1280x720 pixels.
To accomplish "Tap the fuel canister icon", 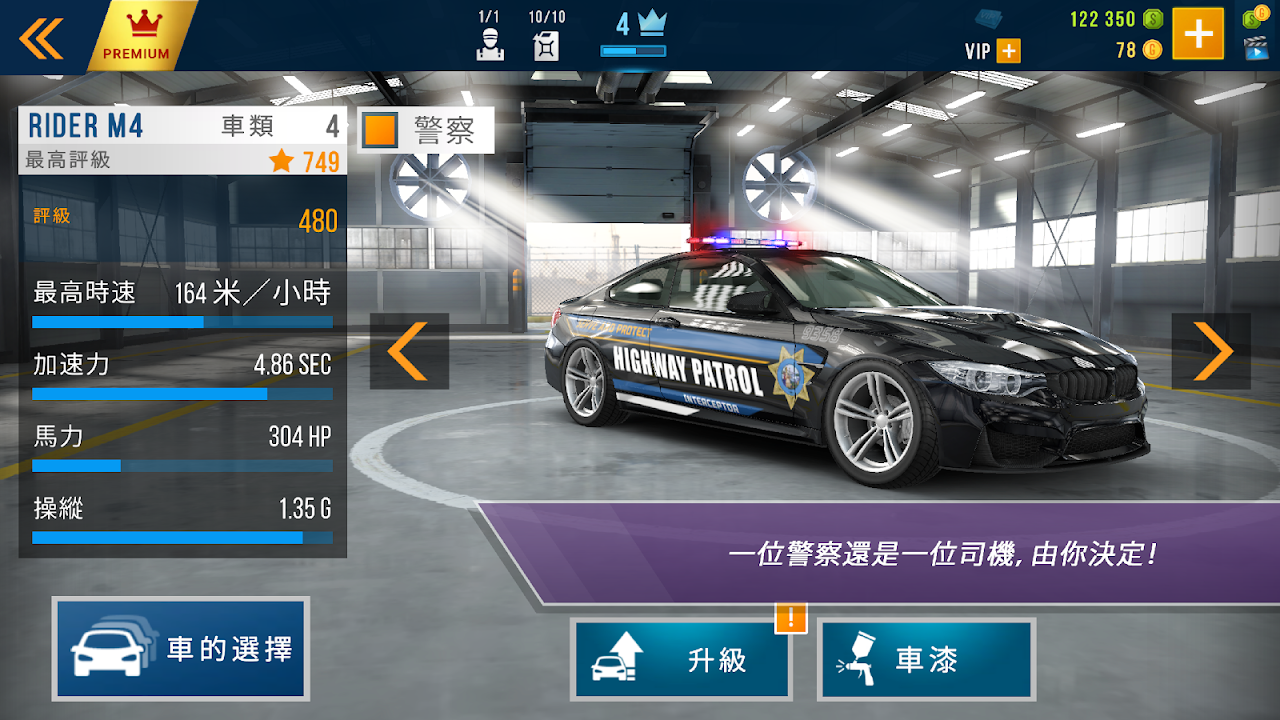I will tap(546, 45).
